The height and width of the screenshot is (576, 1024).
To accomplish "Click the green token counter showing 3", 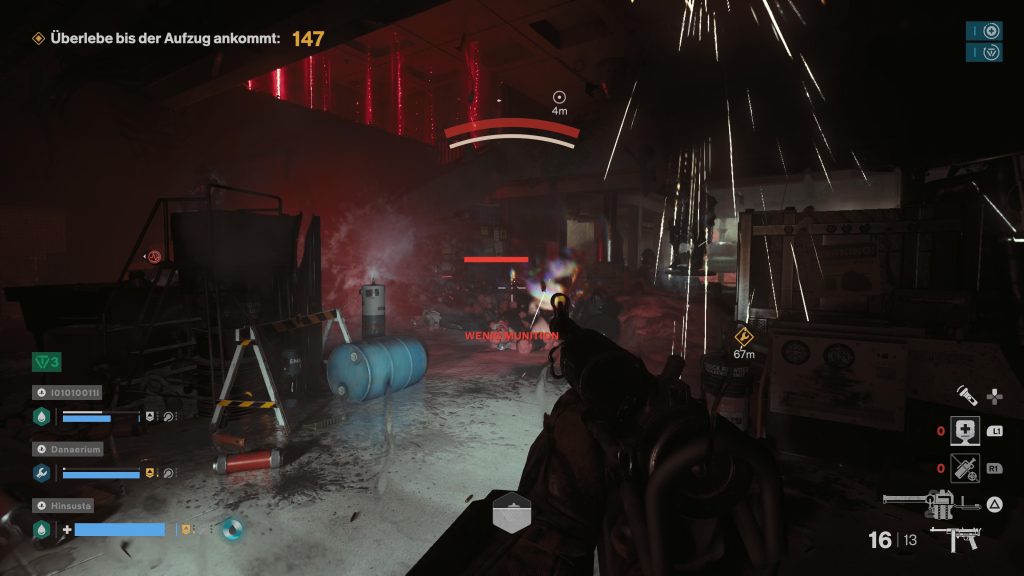I will 47,361.
